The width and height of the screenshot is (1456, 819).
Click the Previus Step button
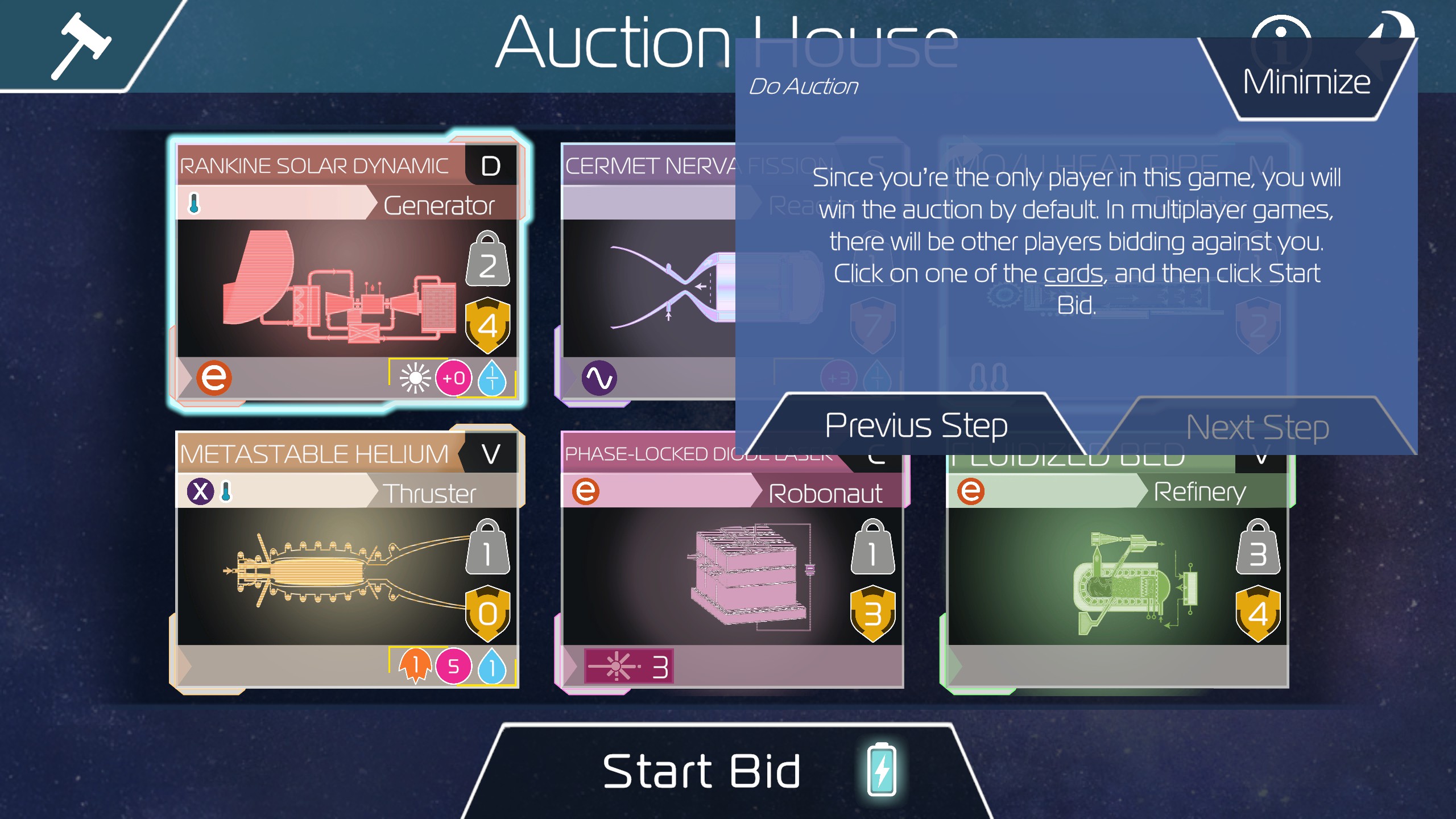916,424
